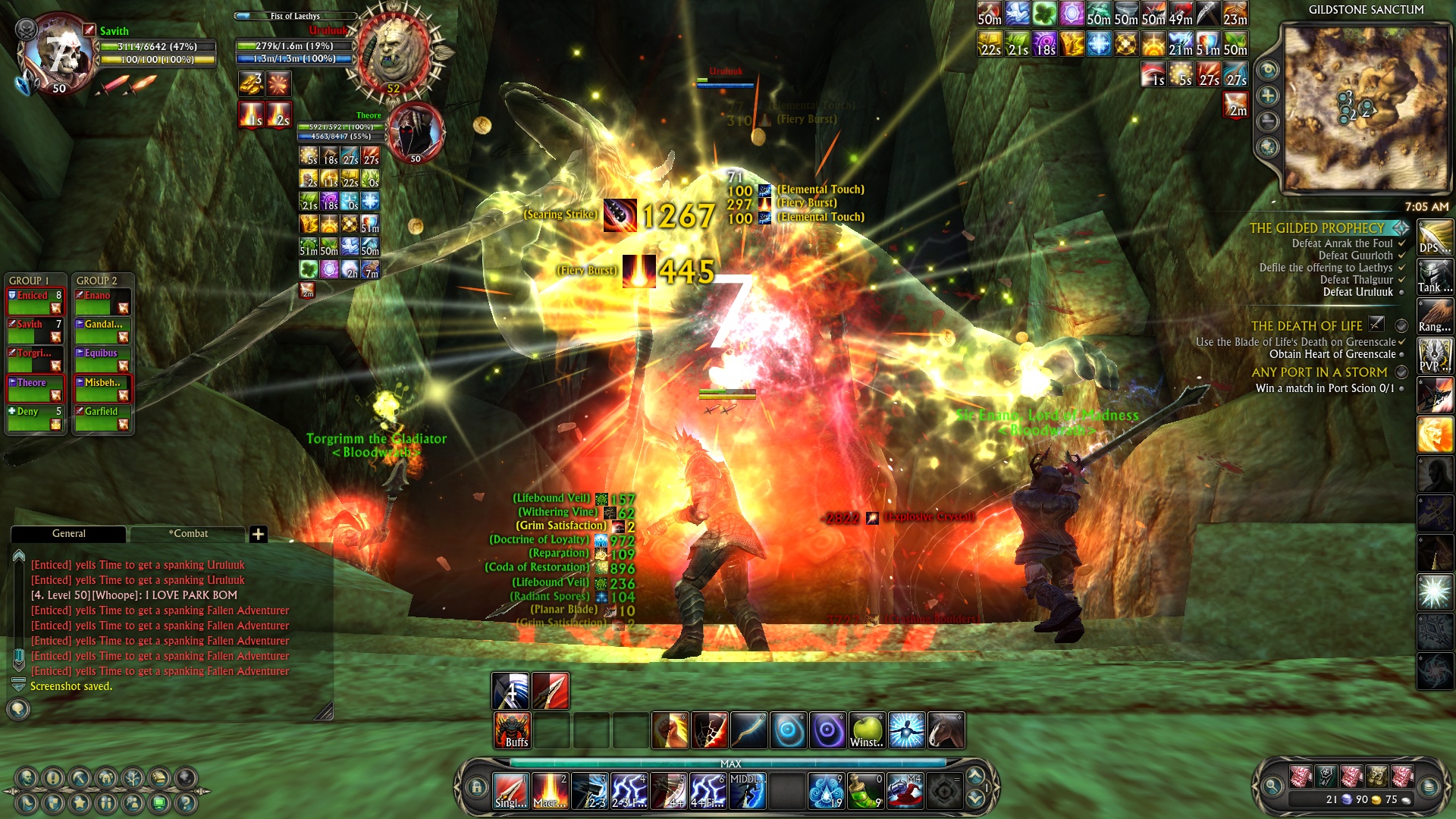Target Garfield in Group 2 frame
The image size is (1456, 819).
103,417
